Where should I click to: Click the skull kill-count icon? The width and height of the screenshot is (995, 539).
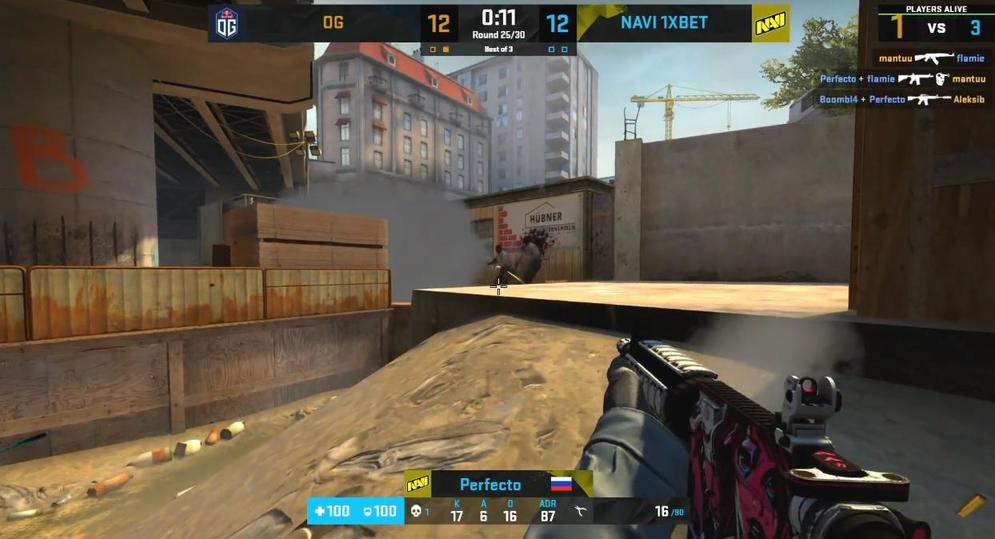point(417,512)
